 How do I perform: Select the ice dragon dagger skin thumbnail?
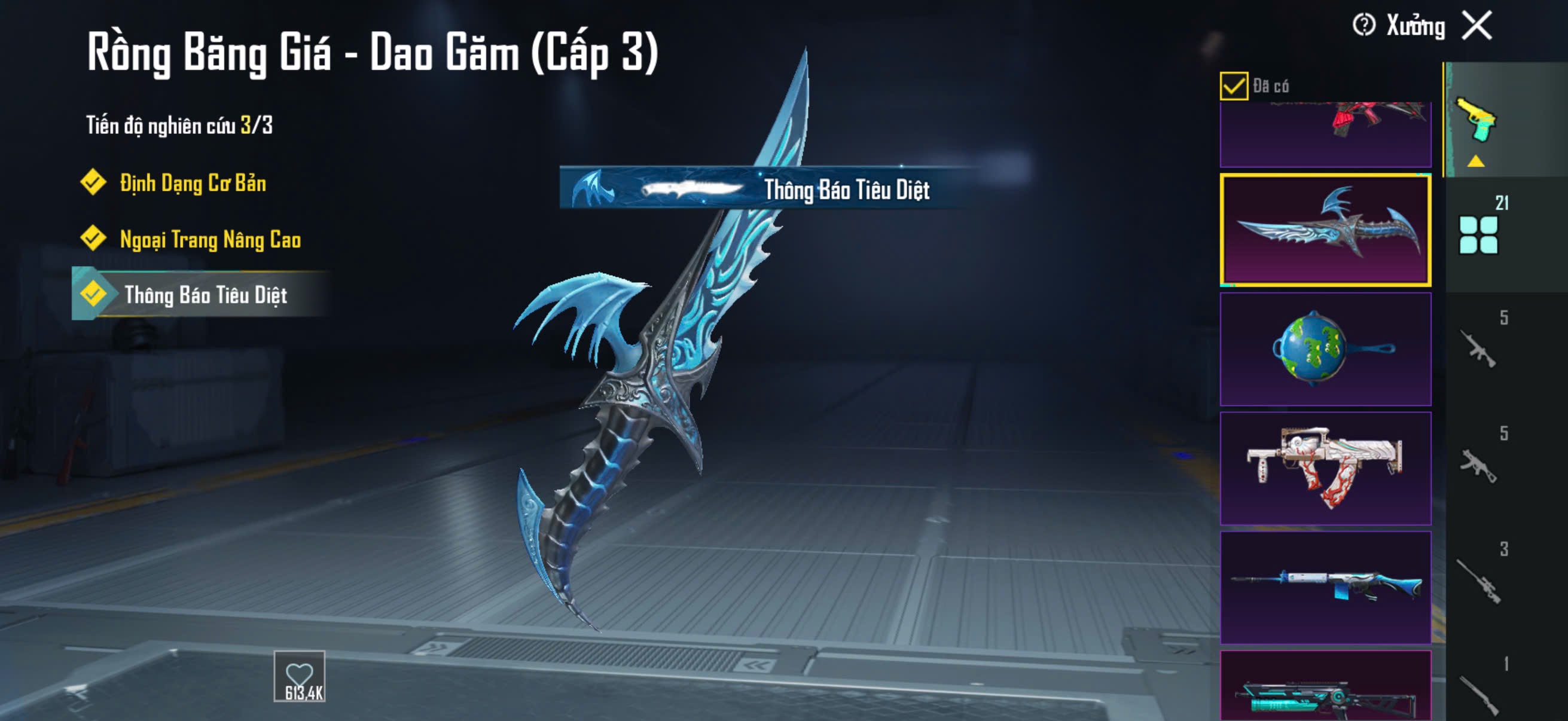coord(1325,230)
